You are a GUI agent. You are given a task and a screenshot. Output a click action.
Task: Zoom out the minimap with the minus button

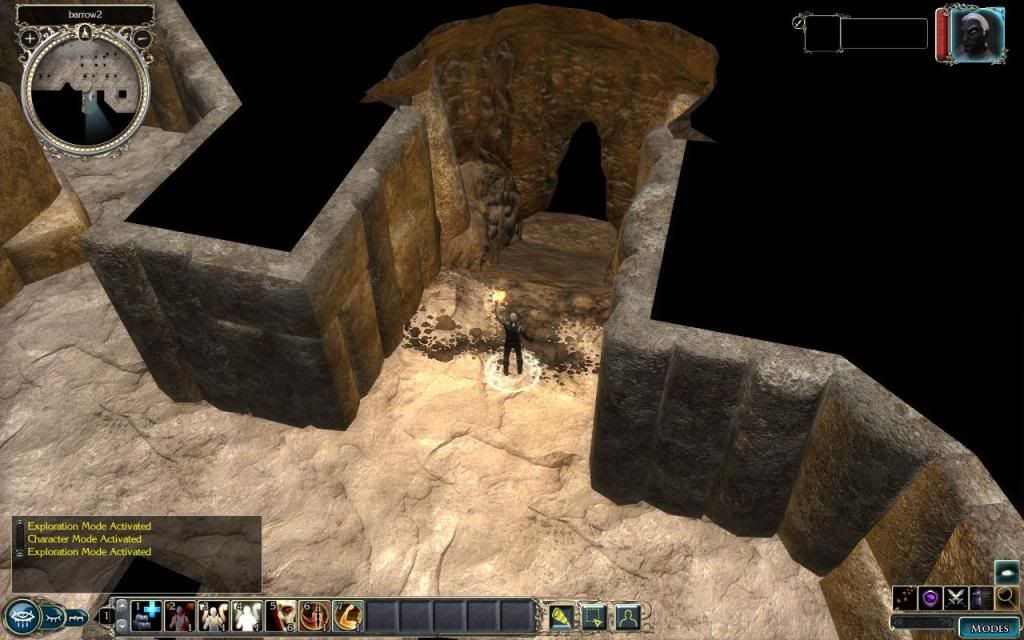tap(143, 38)
